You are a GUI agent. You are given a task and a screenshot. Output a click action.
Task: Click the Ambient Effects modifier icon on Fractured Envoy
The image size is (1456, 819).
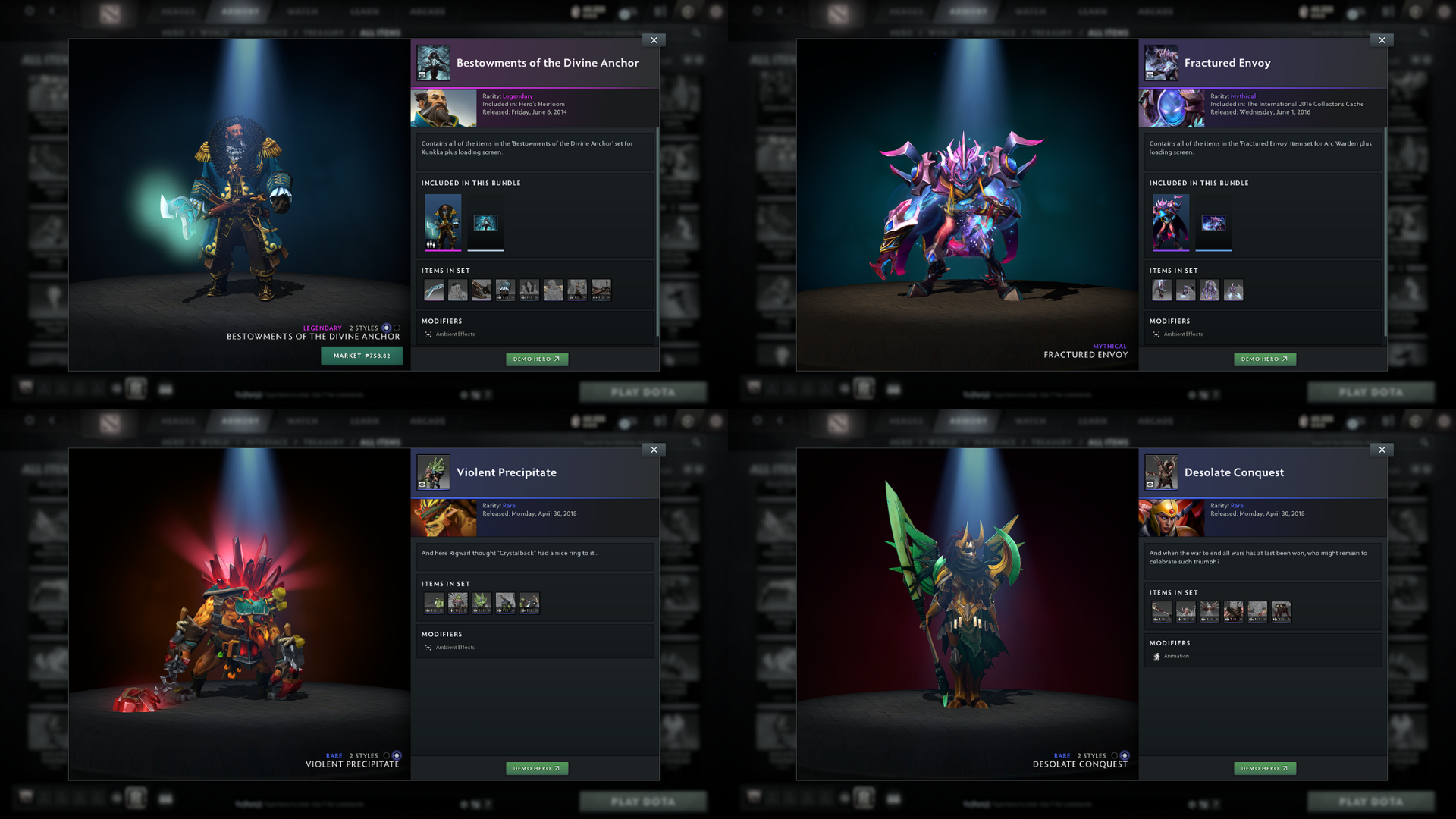(x=1156, y=334)
